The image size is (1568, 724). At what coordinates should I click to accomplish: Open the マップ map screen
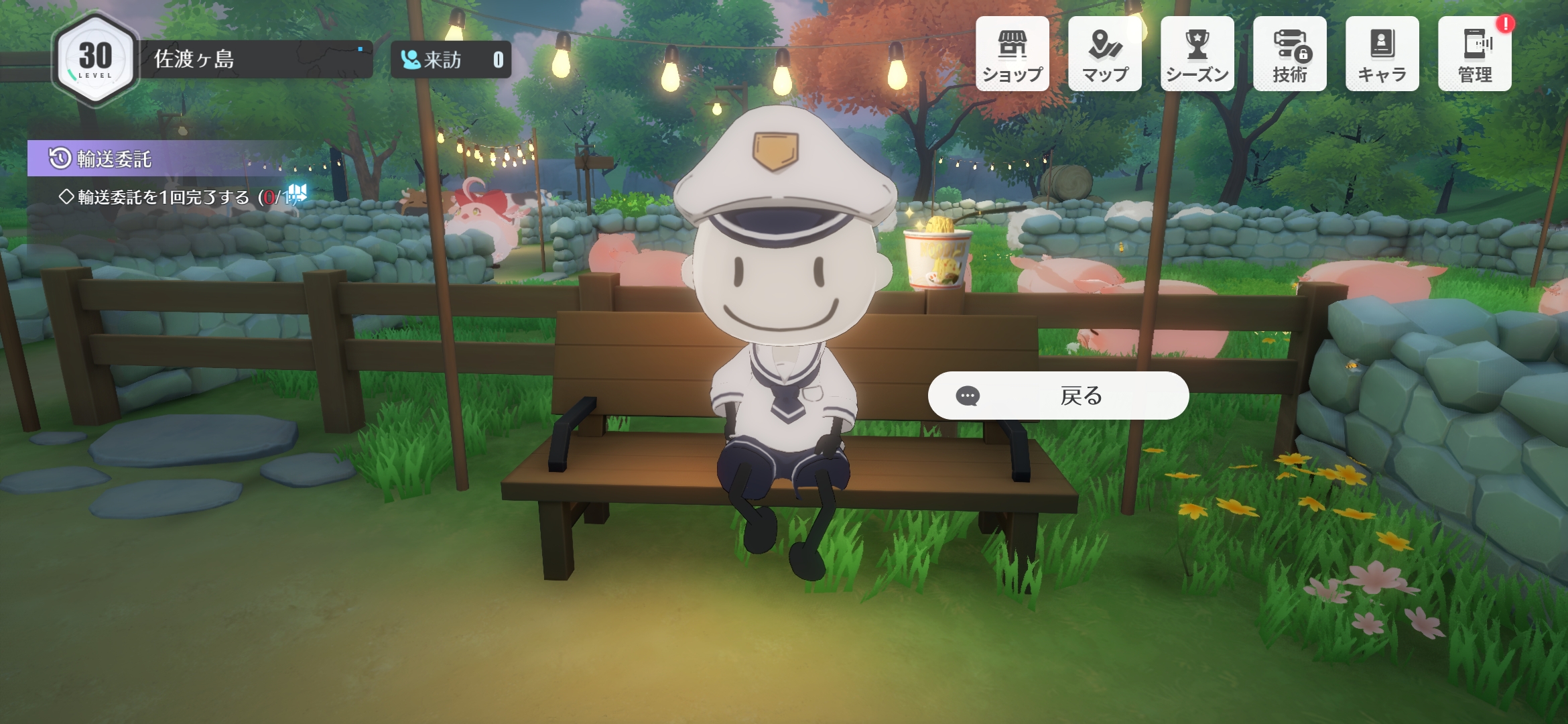tap(1104, 54)
